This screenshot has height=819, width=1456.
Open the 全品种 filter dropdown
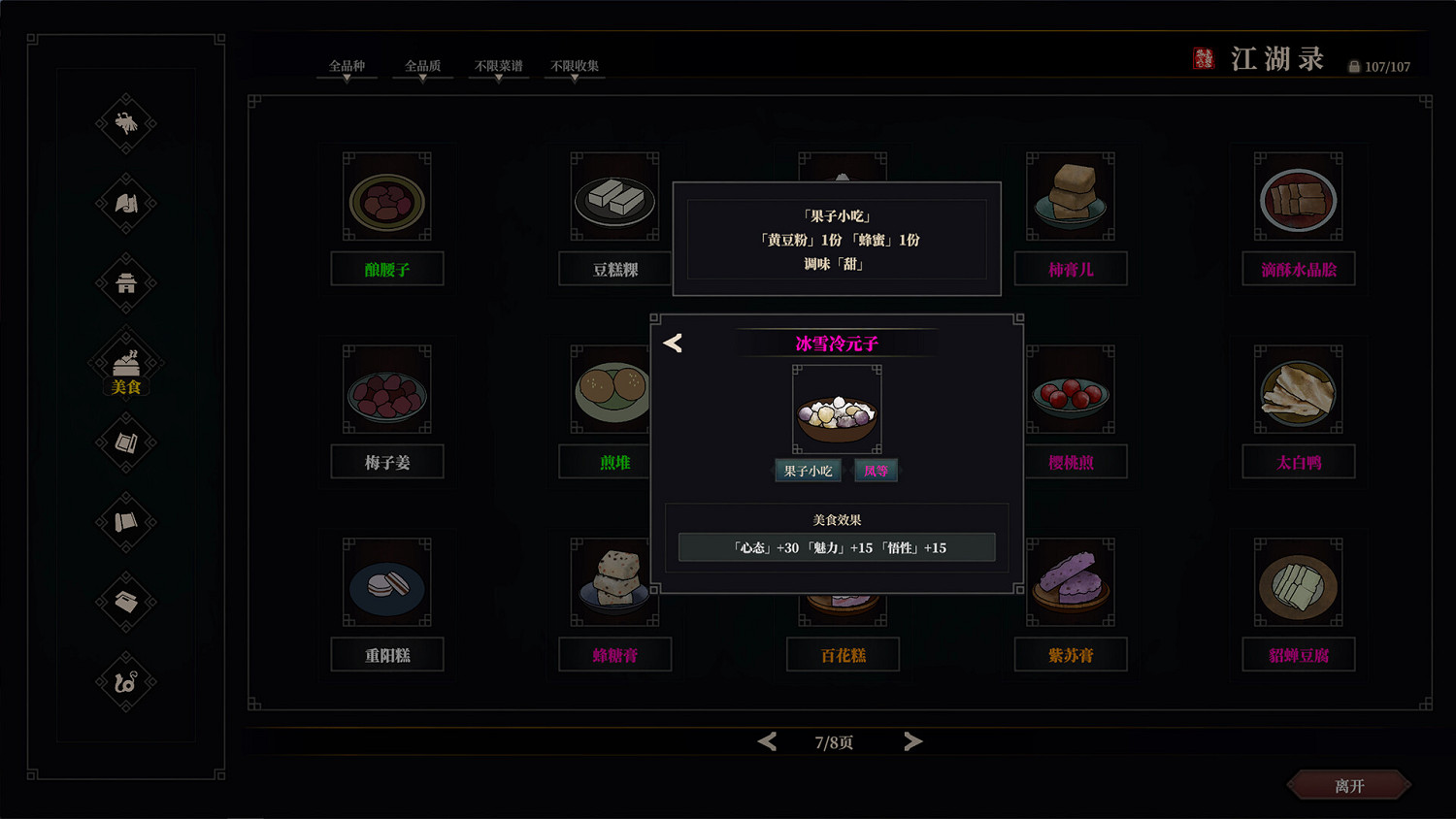[346, 66]
